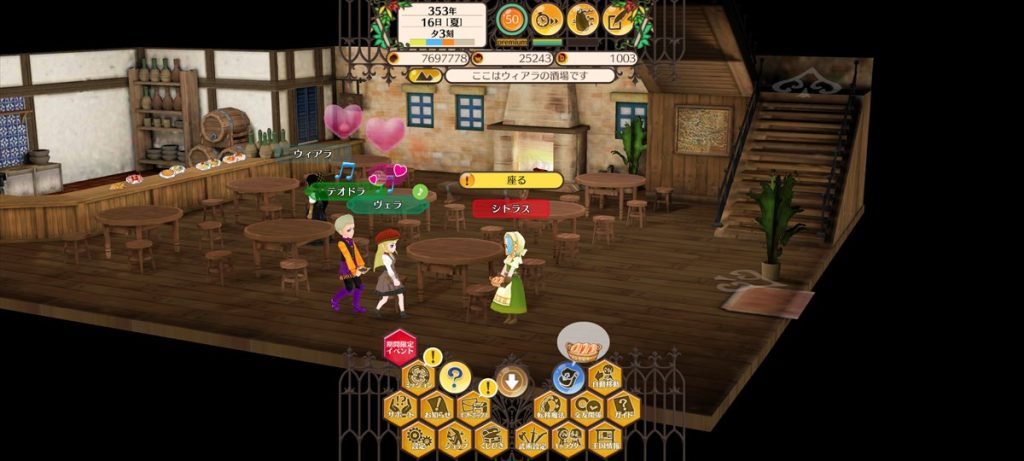Screen dimensions: 1024x461
Task: Click the fast-forward clock icon
Action: click(x=546, y=18)
